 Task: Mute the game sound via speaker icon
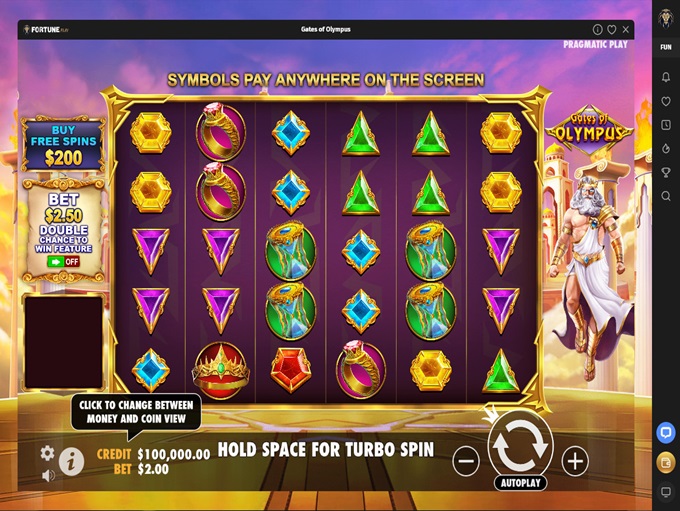point(47,476)
